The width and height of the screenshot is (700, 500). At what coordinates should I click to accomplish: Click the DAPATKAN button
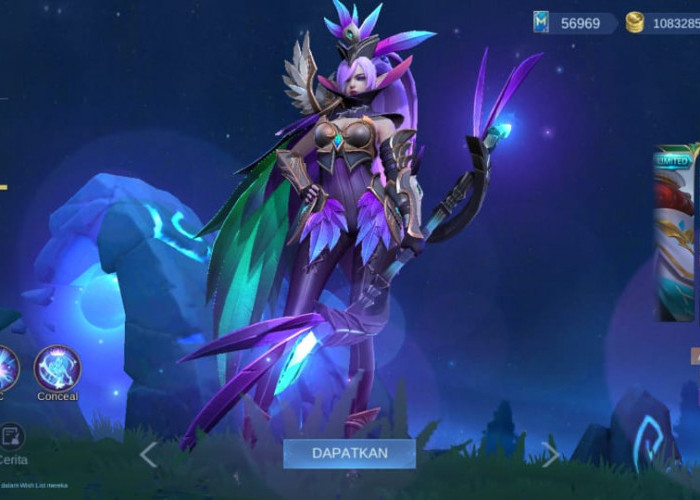click(349, 453)
